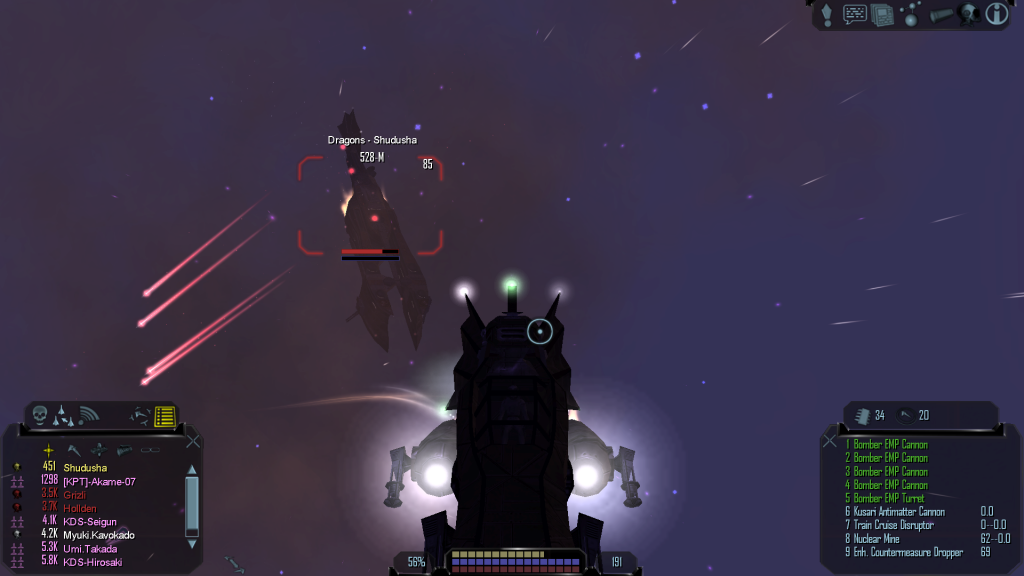Screen dimensions: 1024x576
Task: Close the contact list panel
Action: pyautogui.click(x=193, y=441)
